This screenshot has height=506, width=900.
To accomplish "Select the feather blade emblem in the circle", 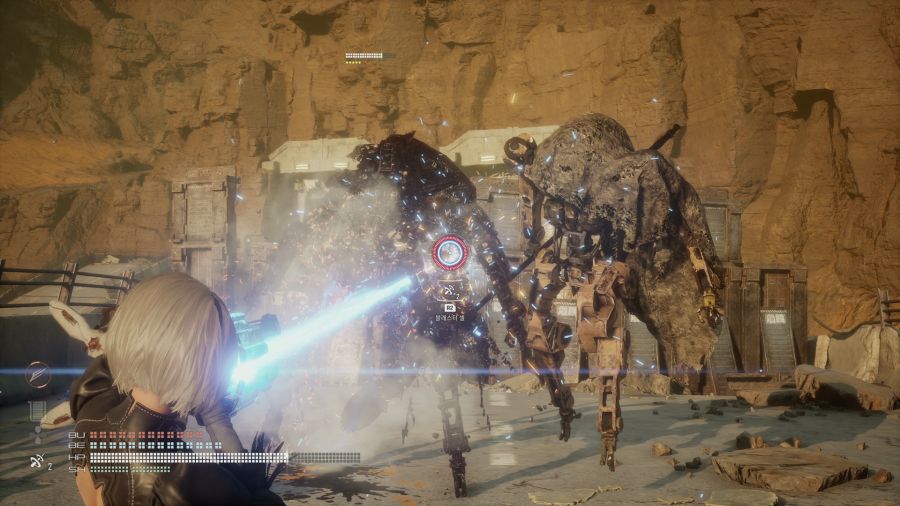I will 38,375.
